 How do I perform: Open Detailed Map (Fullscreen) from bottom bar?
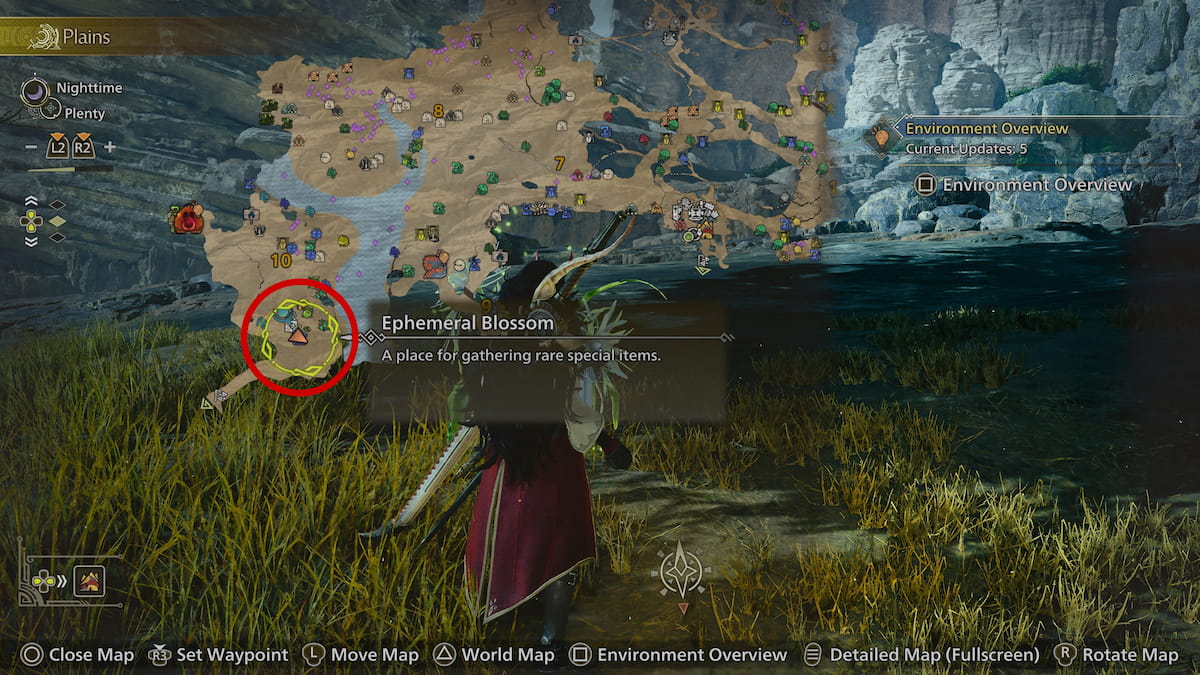coord(921,655)
